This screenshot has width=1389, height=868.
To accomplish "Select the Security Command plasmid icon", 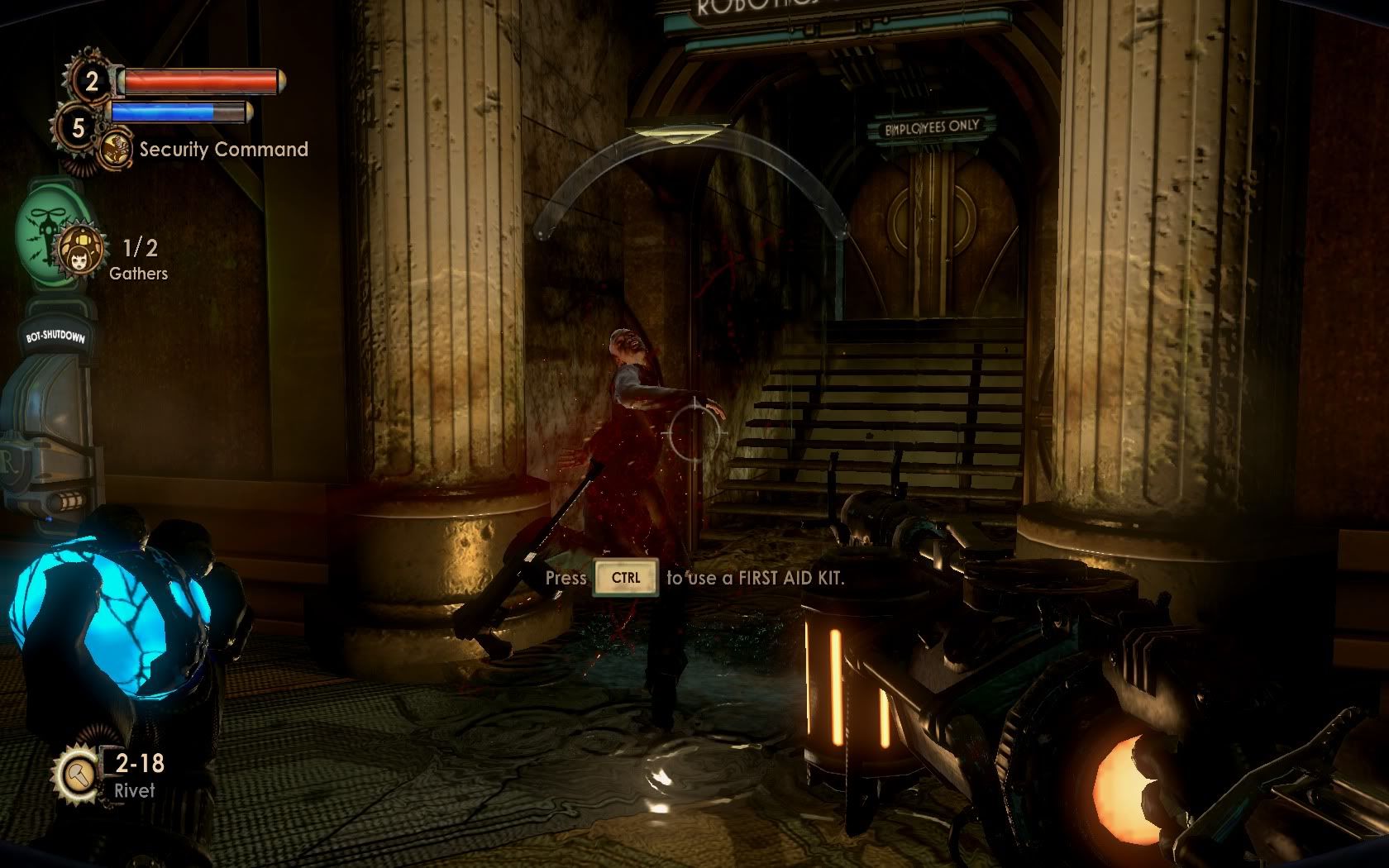I will [116, 150].
